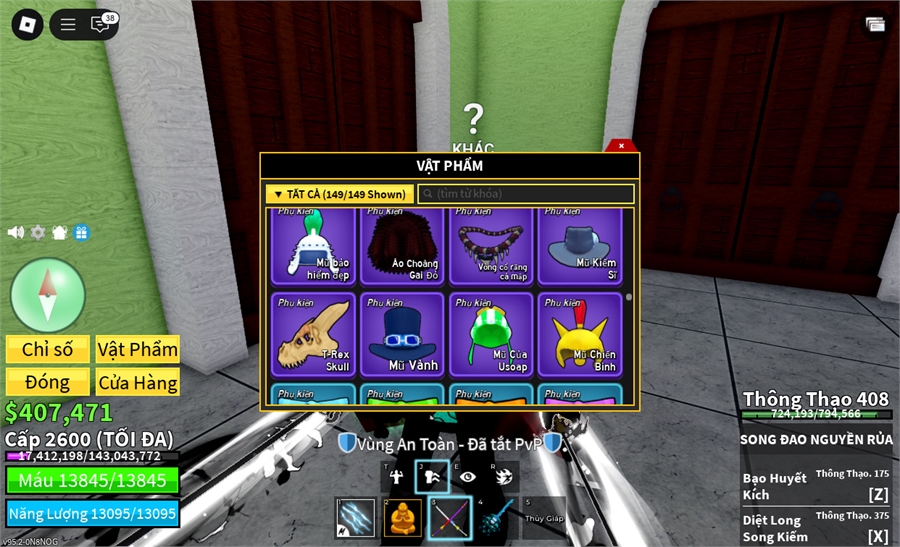
Task: Select the shark tooth necklace item
Action: coord(491,246)
